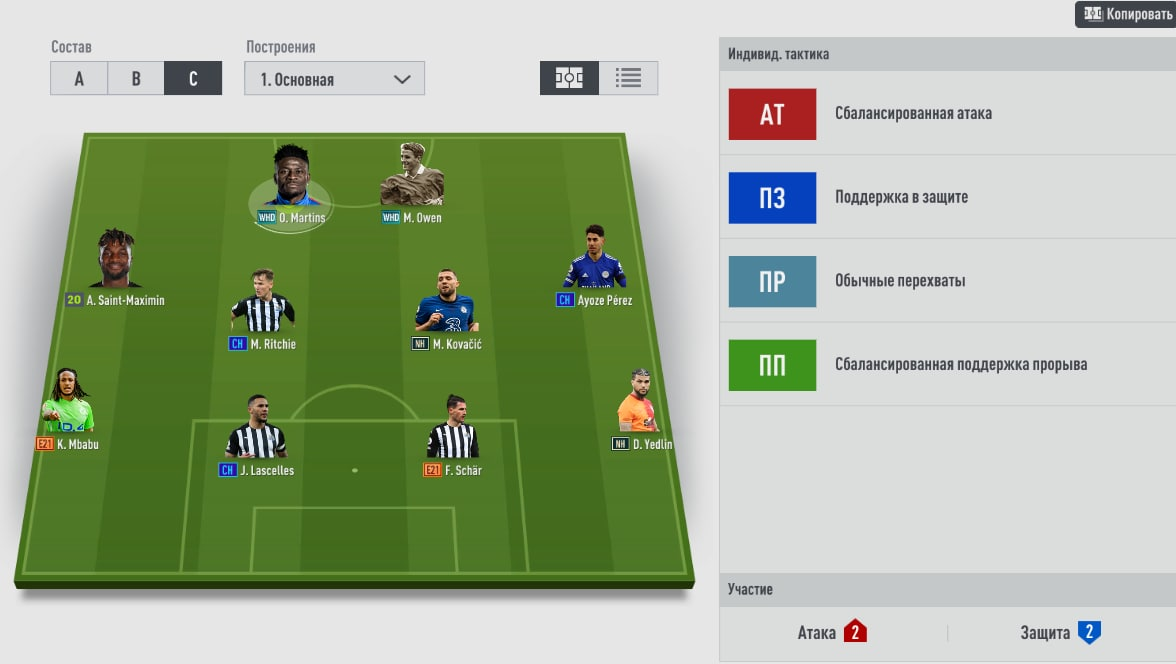Change the ПР interceptions setting
The height and width of the screenshot is (664, 1176).
pyautogui.click(x=772, y=281)
